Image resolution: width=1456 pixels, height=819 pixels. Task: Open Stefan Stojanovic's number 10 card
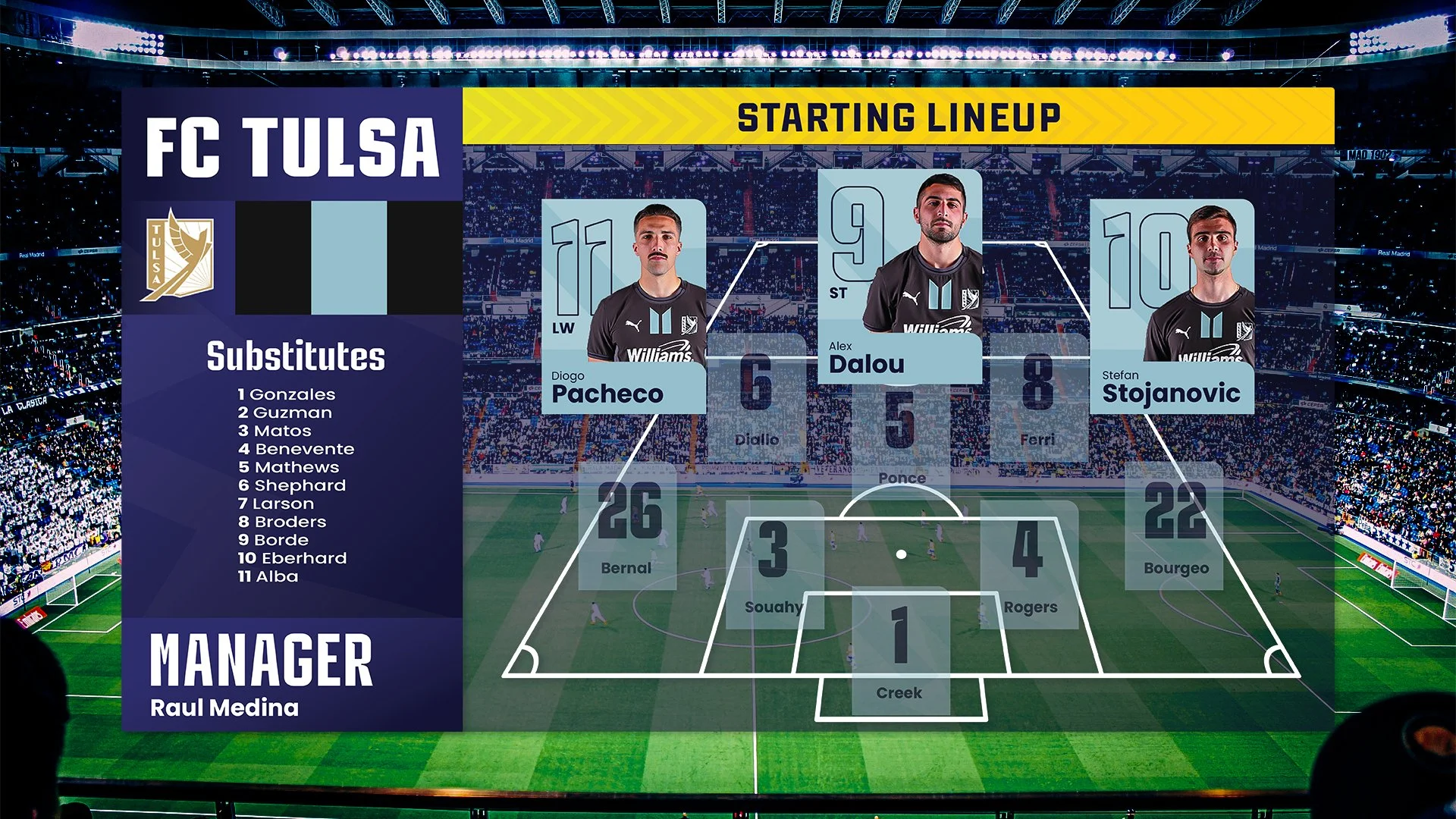[x=1172, y=306]
